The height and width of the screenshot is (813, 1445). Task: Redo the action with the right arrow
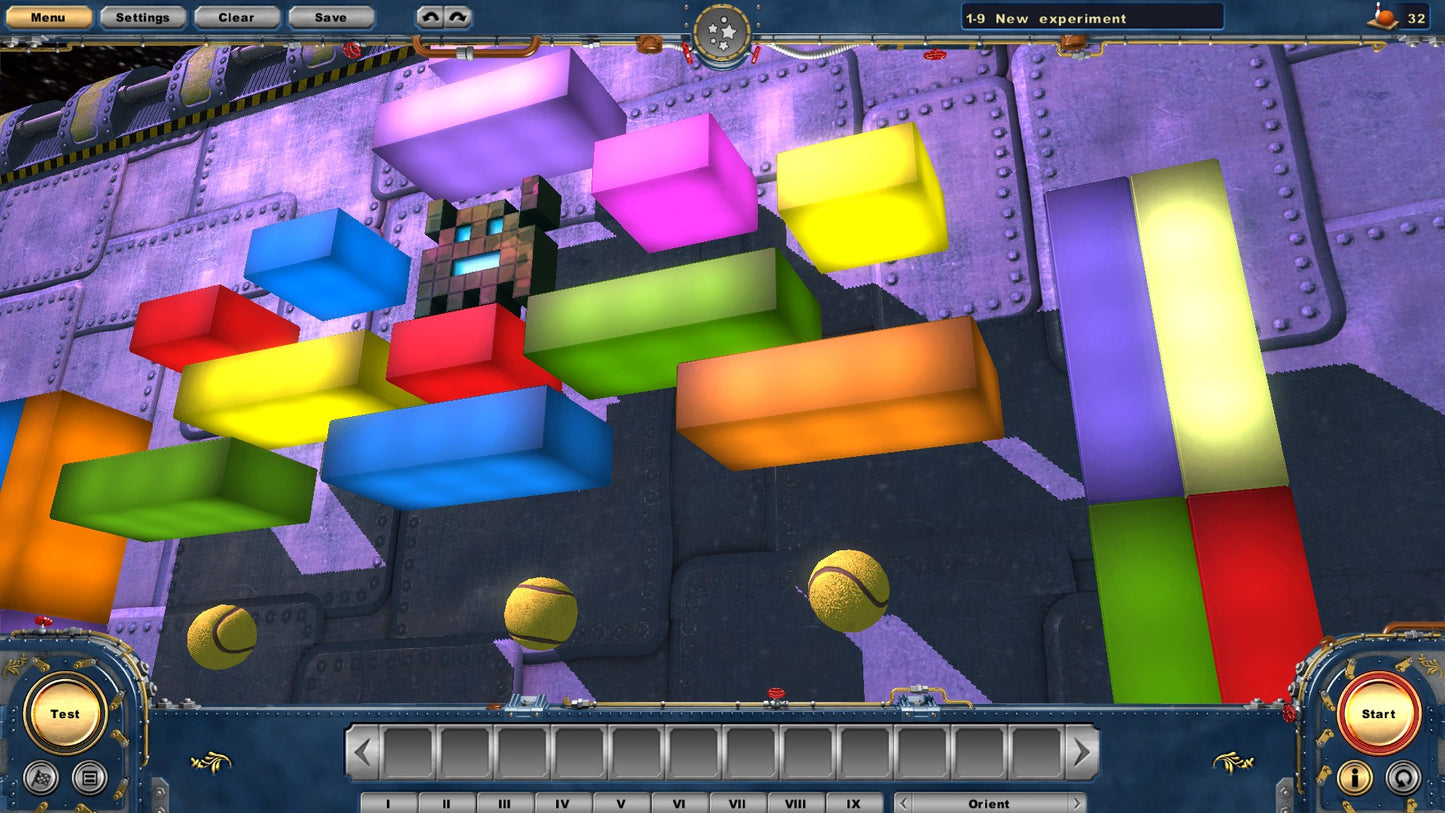pyautogui.click(x=457, y=16)
